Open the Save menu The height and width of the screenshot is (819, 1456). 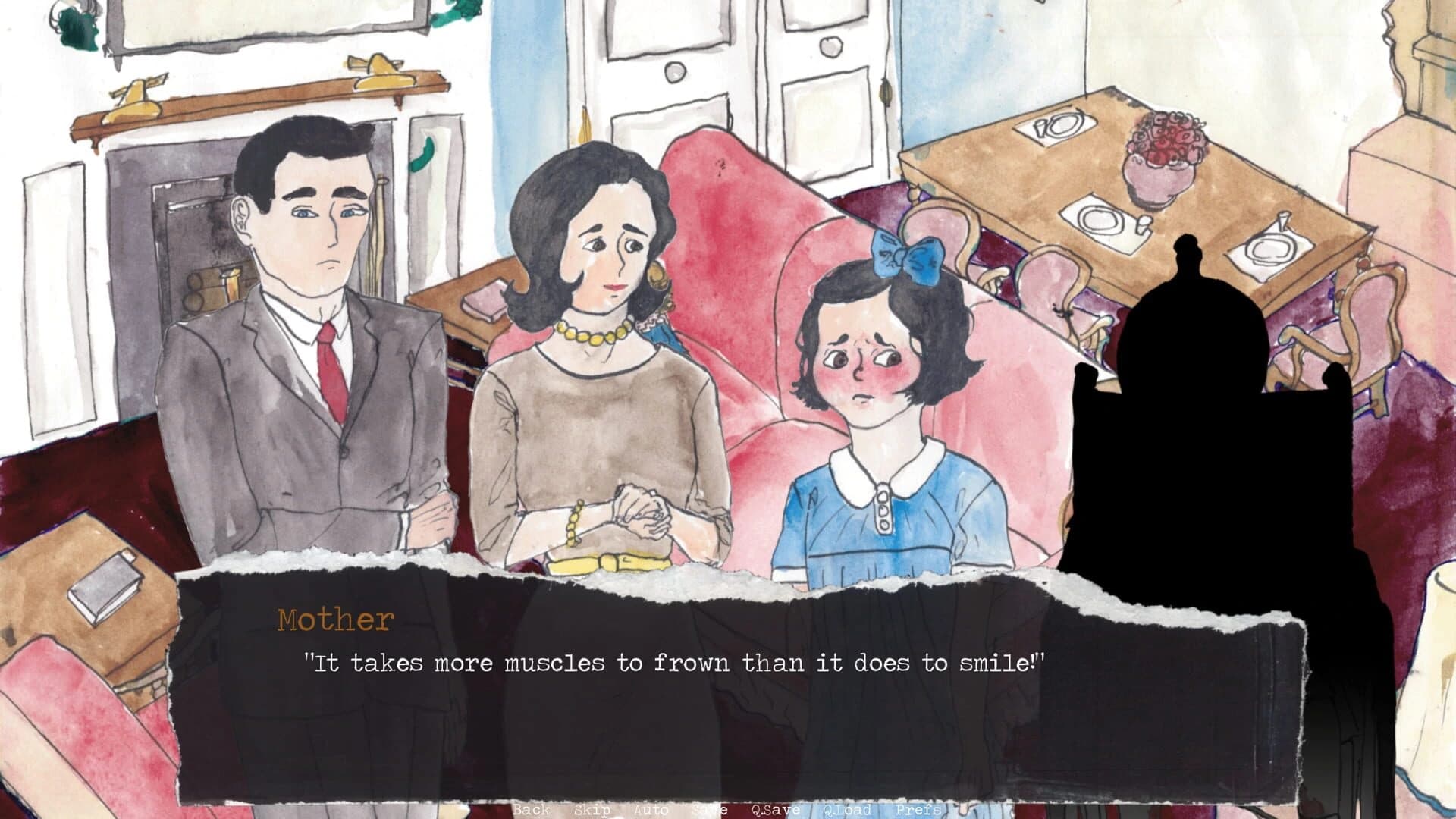(709, 810)
